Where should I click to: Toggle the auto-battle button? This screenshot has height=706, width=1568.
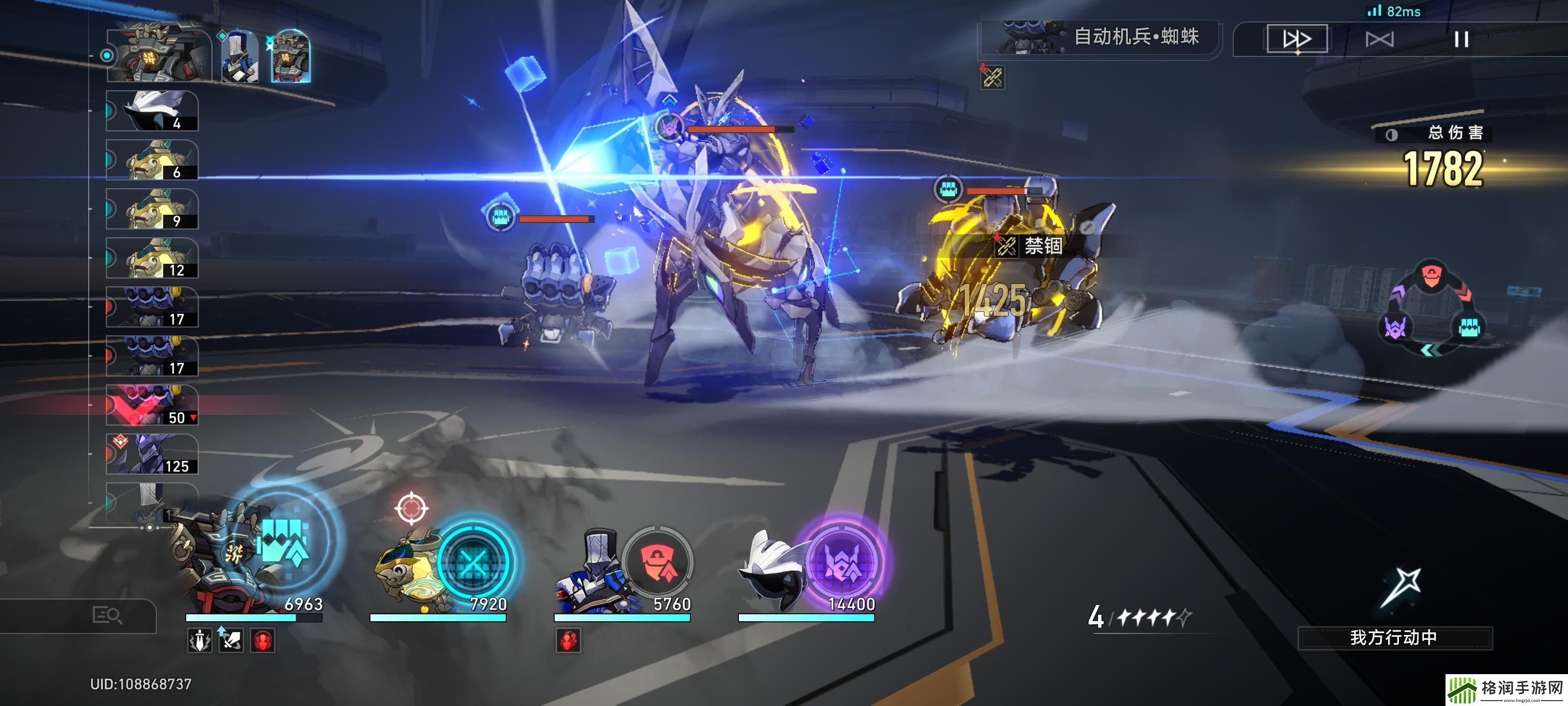1379,40
